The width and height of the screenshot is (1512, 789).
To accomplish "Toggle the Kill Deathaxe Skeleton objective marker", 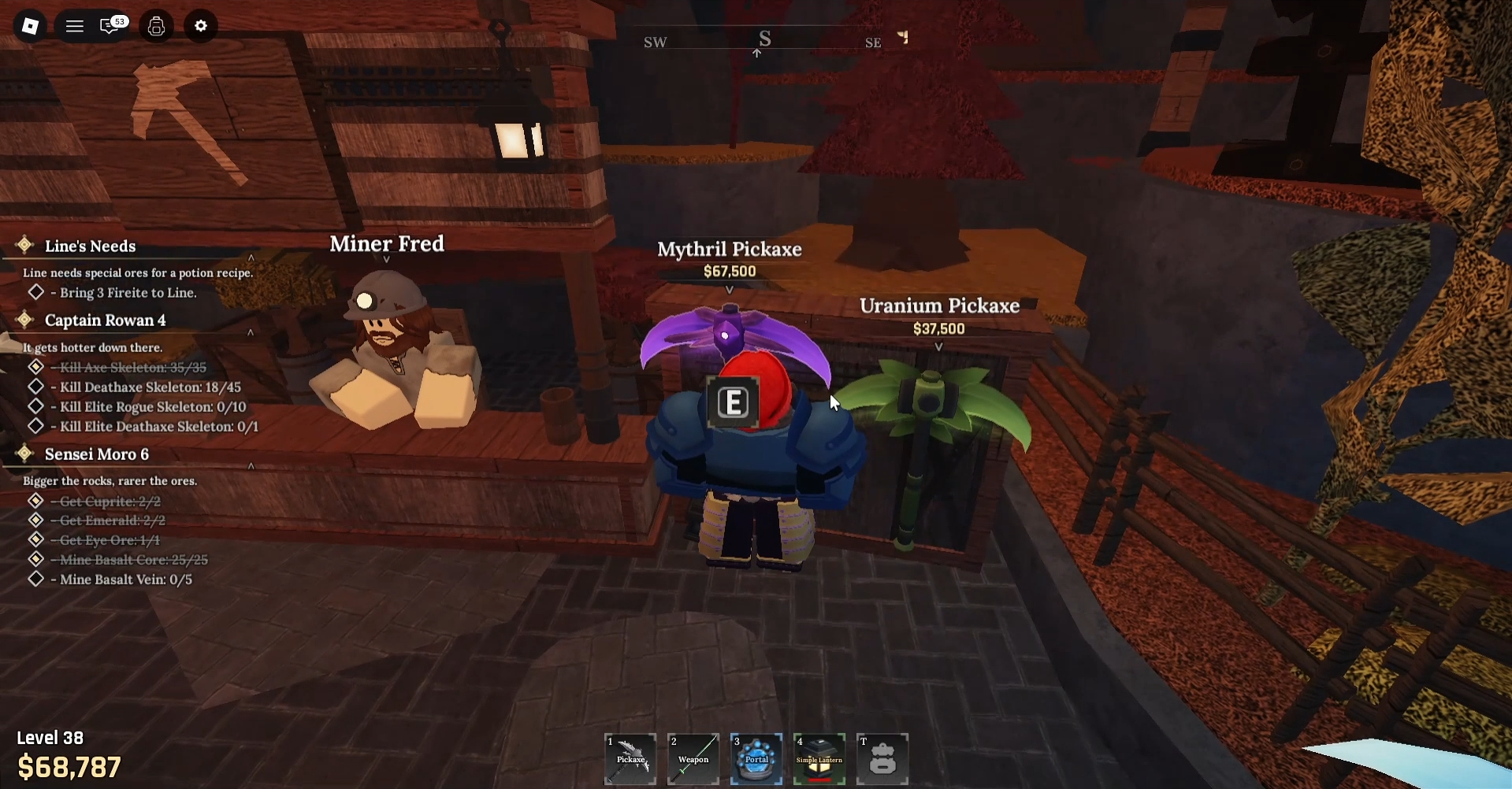I will (36, 387).
